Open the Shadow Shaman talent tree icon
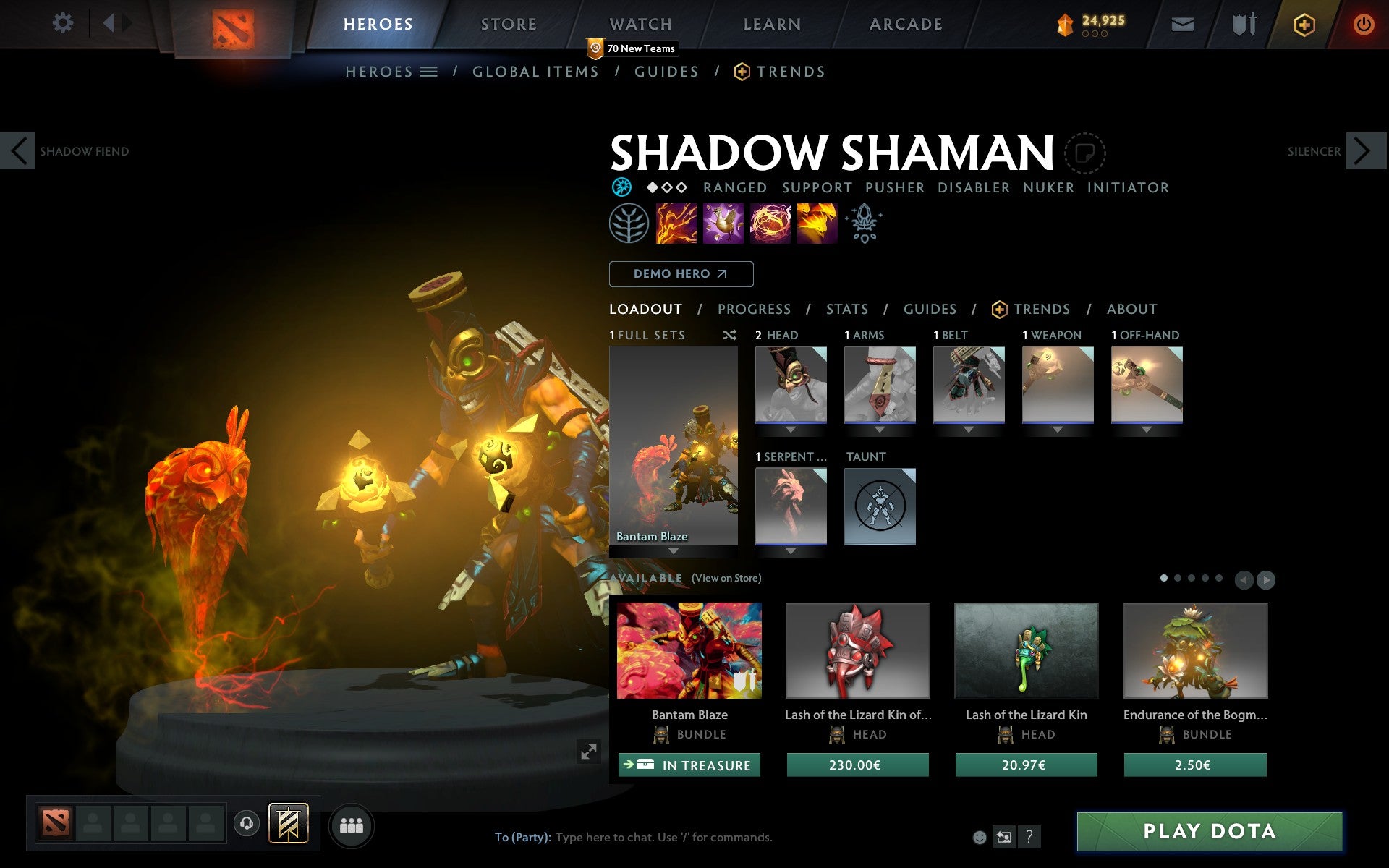1389x868 pixels. 629,224
